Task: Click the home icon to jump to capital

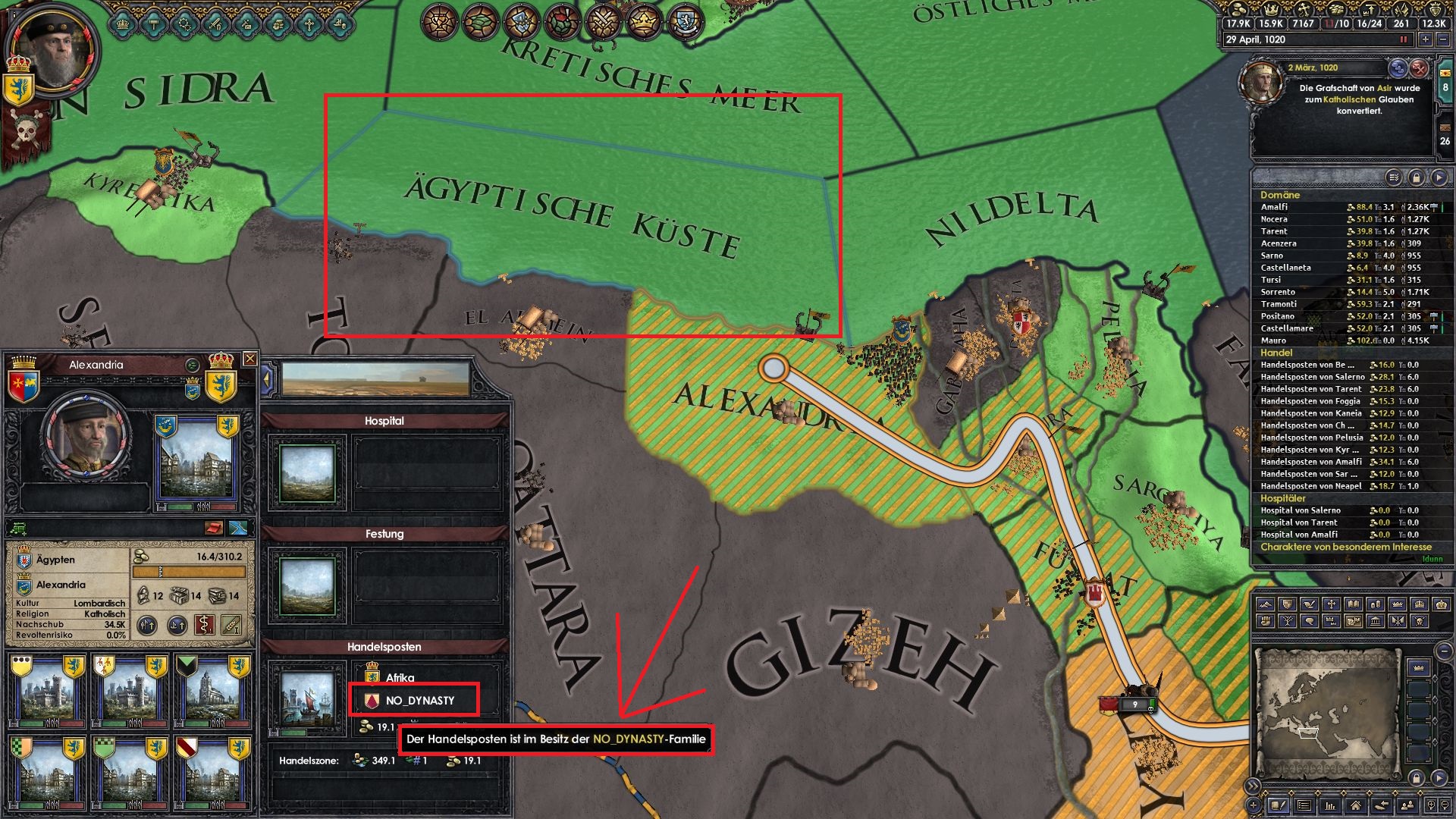Action: [x=1356, y=807]
